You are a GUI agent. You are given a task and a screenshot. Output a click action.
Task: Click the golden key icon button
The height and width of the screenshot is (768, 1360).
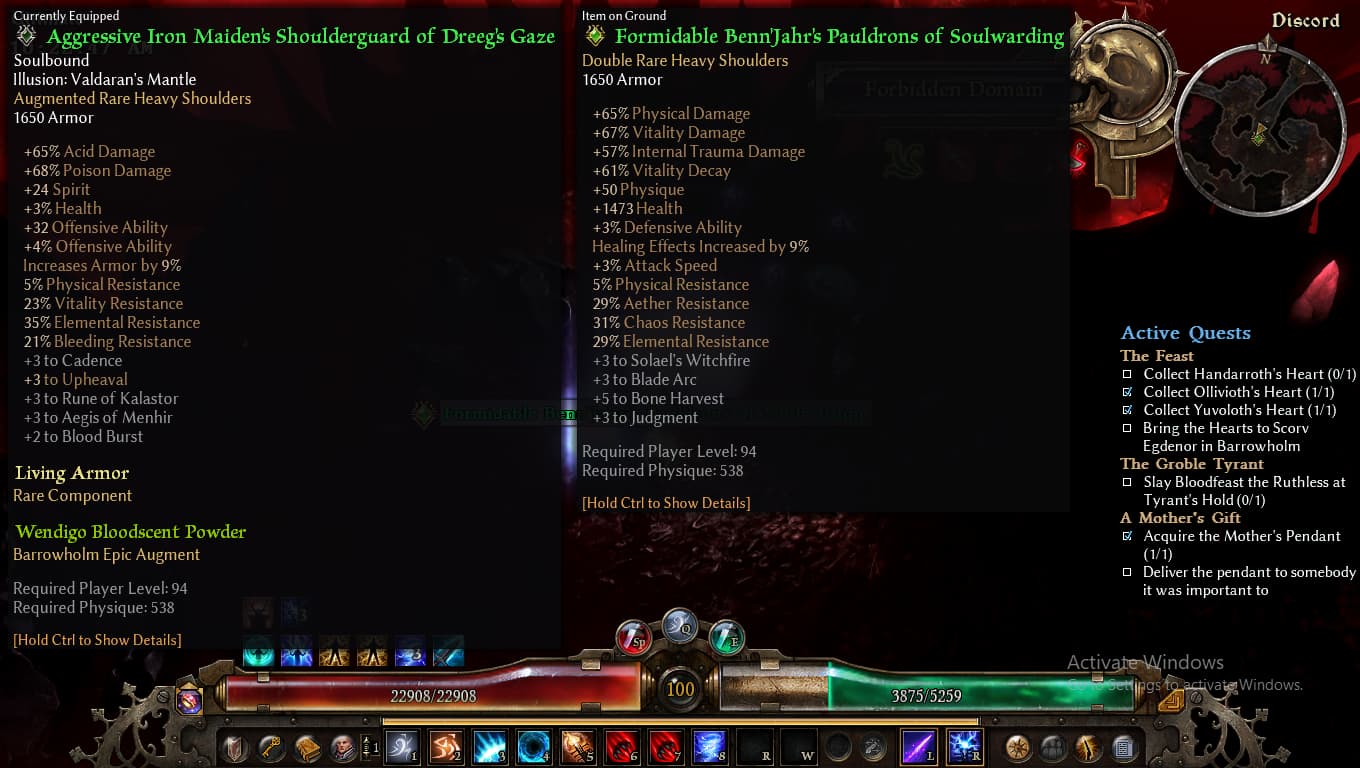[270, 747]
